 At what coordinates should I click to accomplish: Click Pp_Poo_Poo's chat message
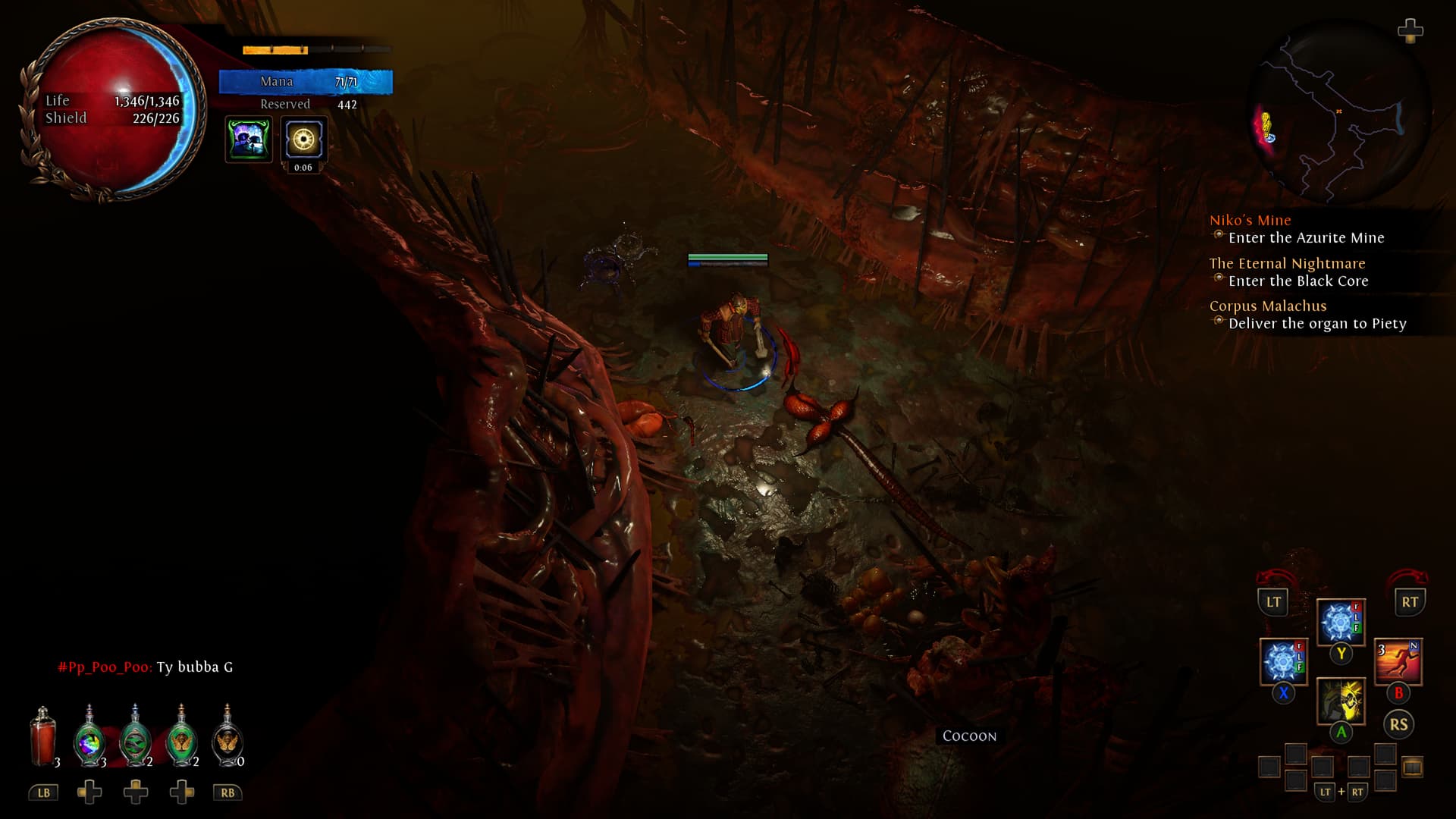coord(146,667)
